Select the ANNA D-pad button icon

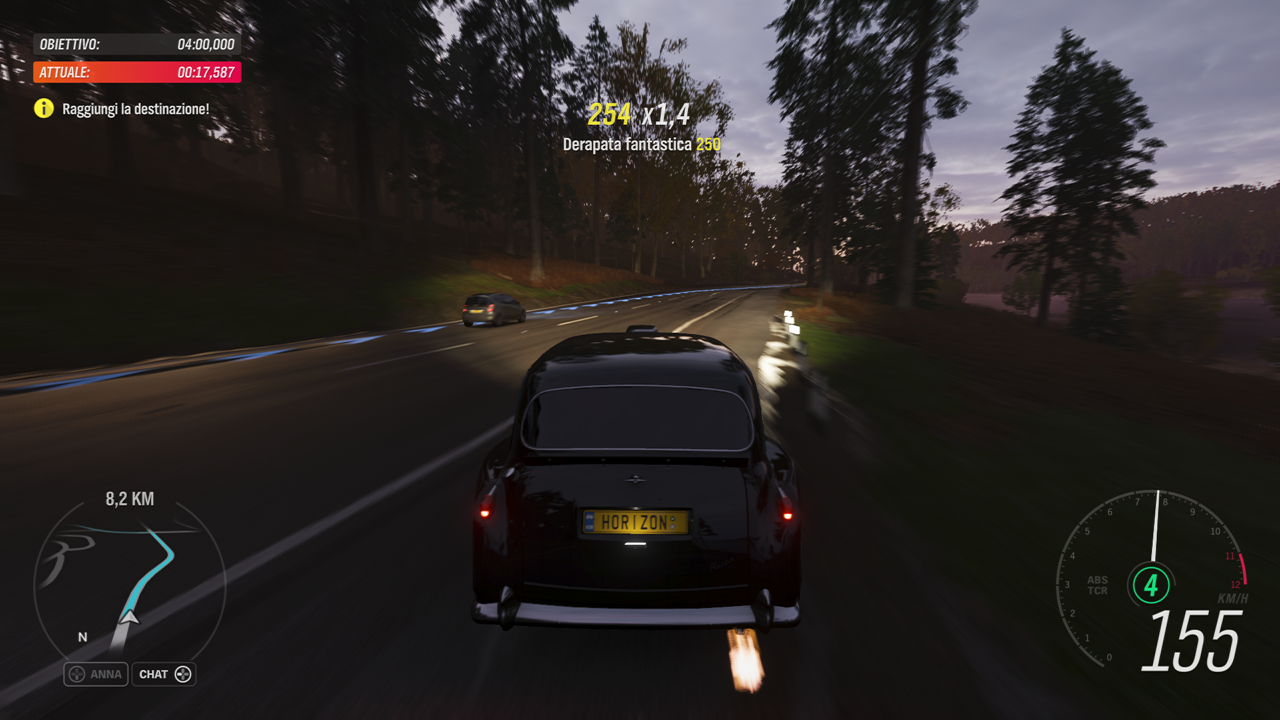pyautogui.click(x=79, y=674)
